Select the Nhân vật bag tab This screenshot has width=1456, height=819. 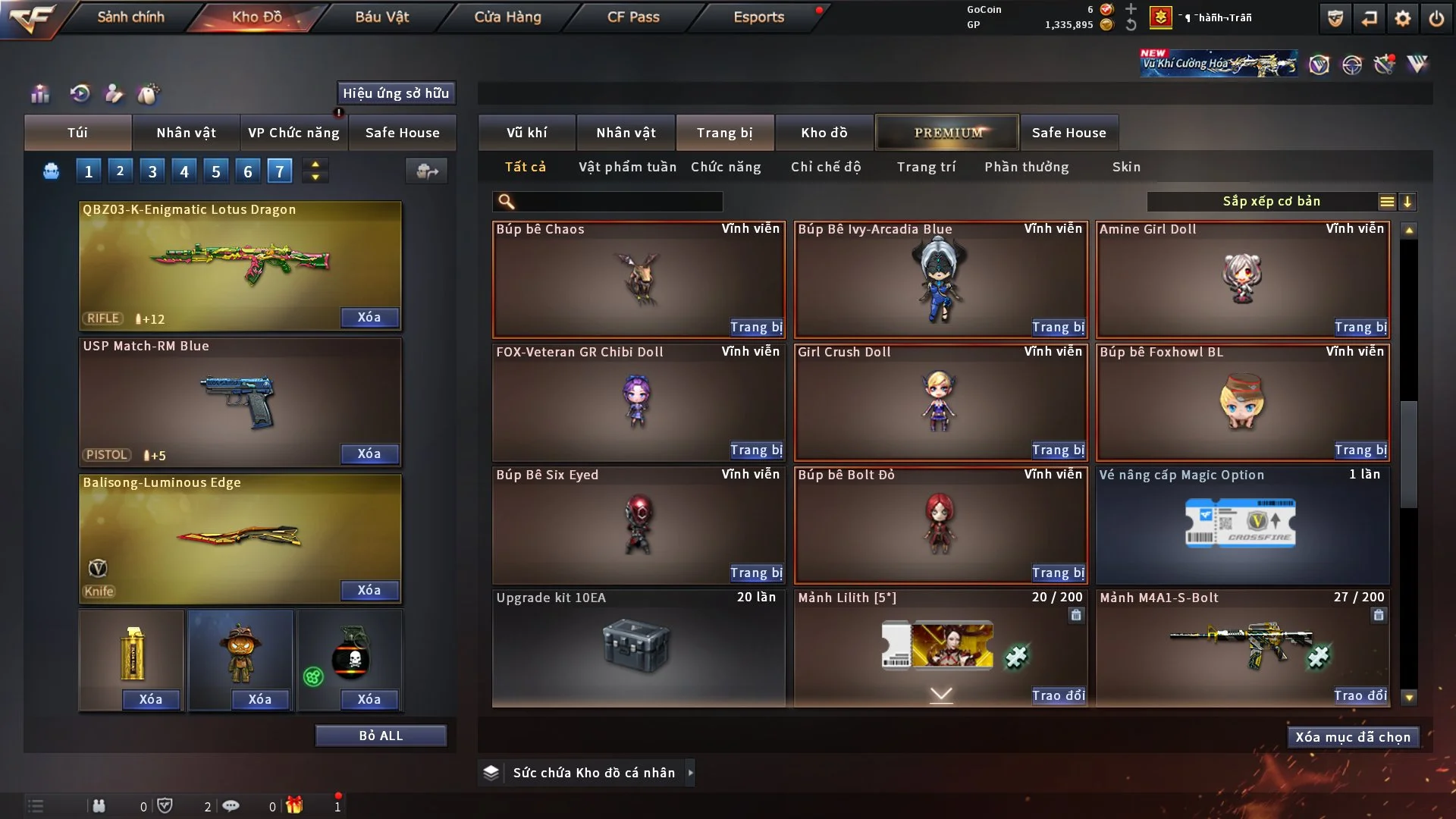[186, 133]
